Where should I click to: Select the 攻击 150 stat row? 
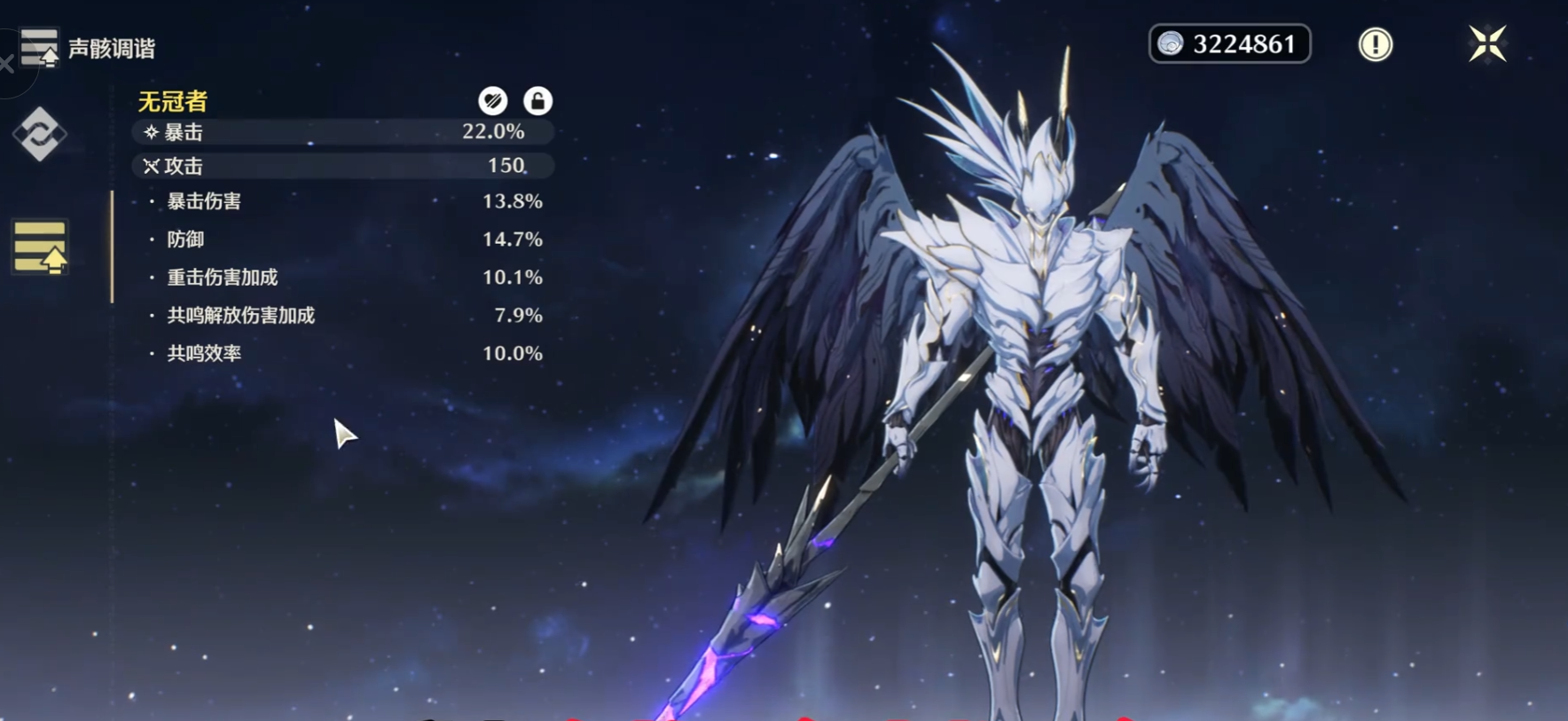coord(342,166)
